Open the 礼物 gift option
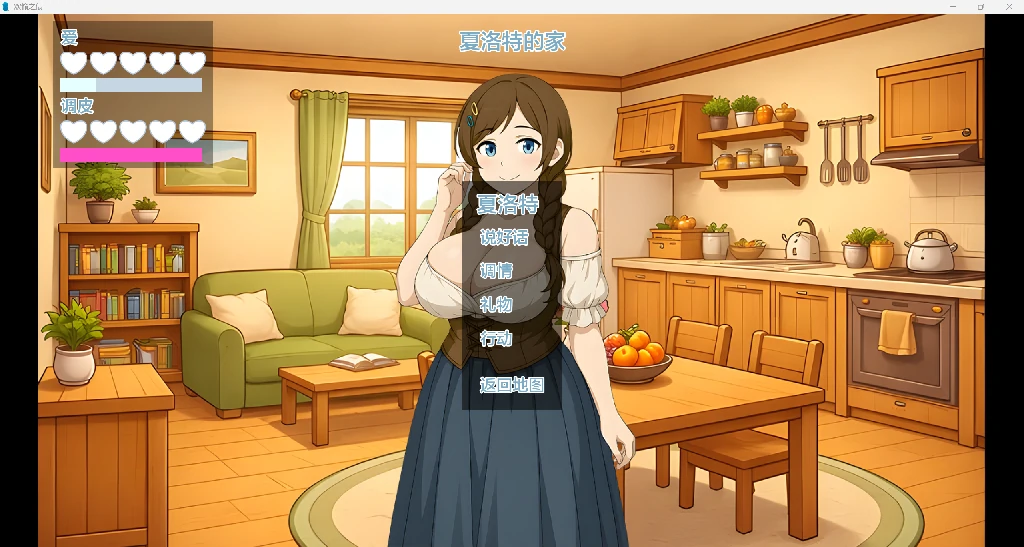This screenshot has width=1024, height=547. pos(496,305)
